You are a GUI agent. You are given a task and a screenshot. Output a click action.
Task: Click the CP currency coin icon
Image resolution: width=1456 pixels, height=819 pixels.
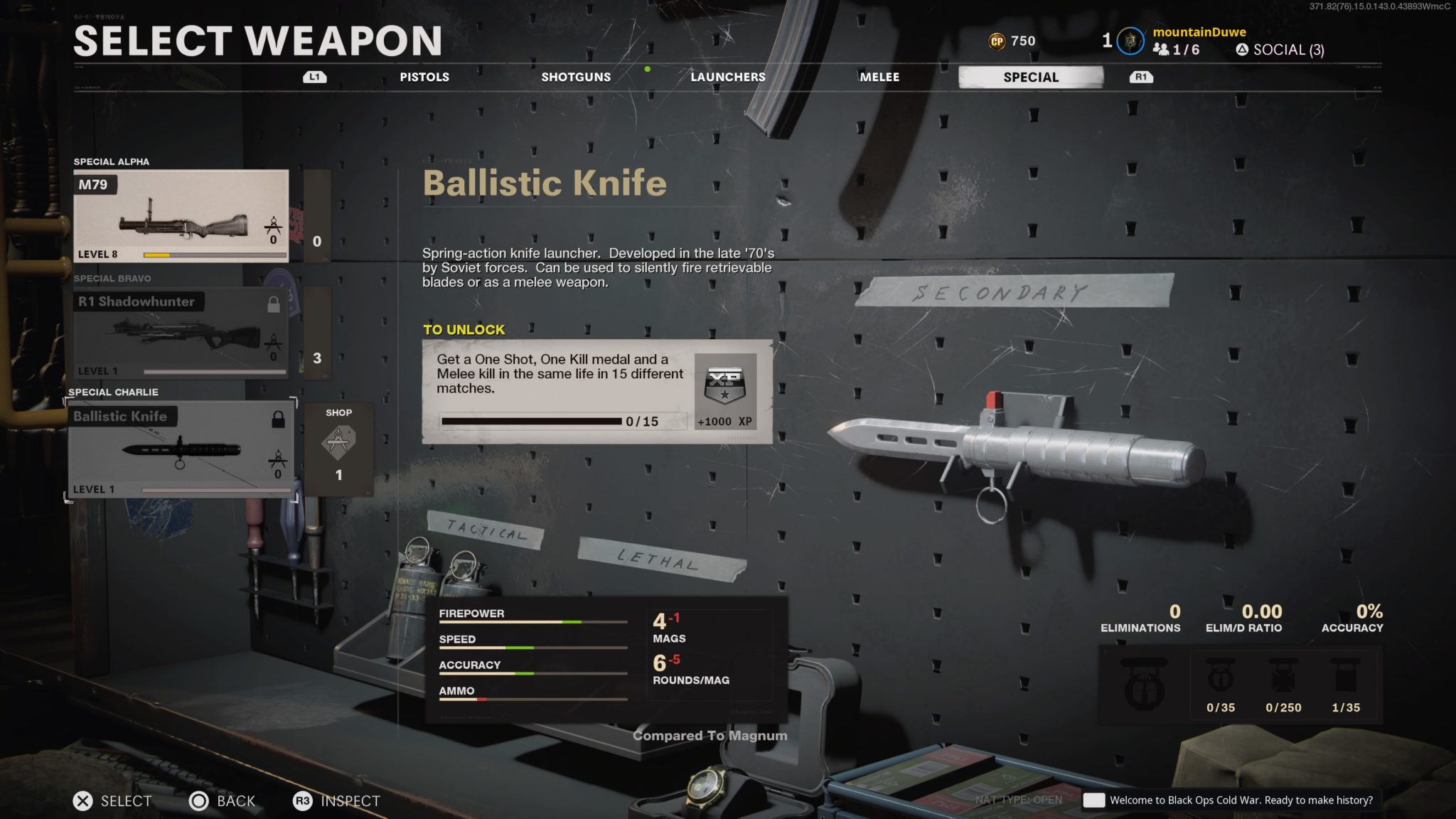tap(996, 41)
